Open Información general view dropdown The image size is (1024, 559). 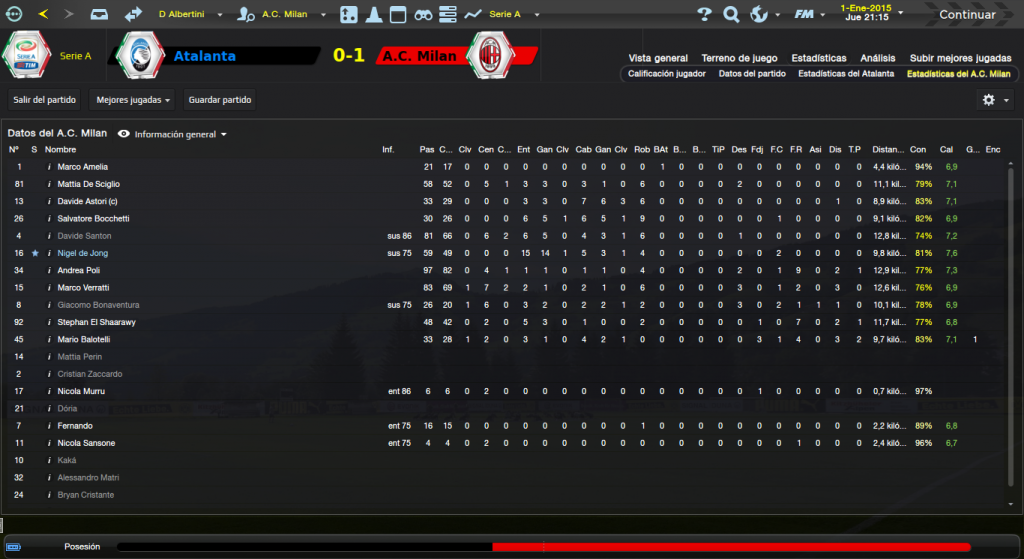pos(173,134)
